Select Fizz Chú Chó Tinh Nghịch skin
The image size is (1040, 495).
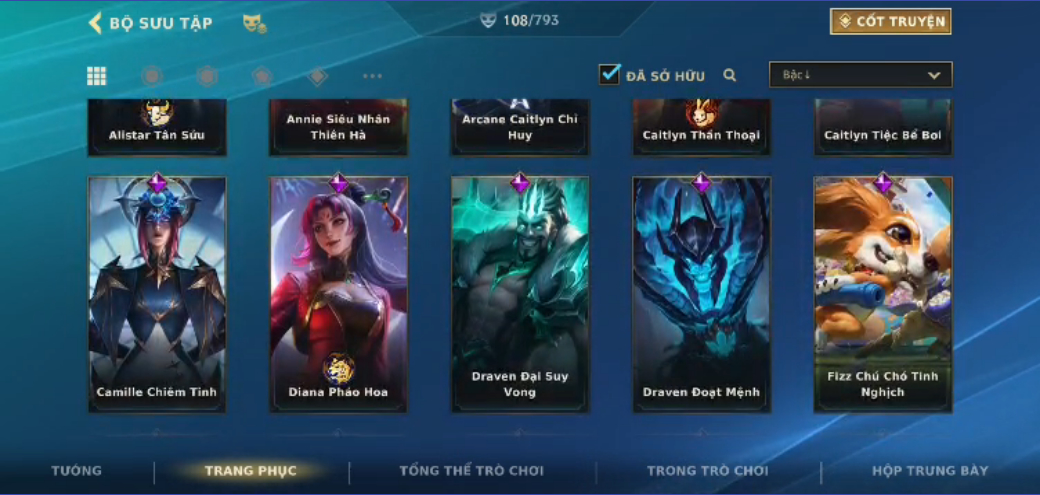click(x=883, y=294)
